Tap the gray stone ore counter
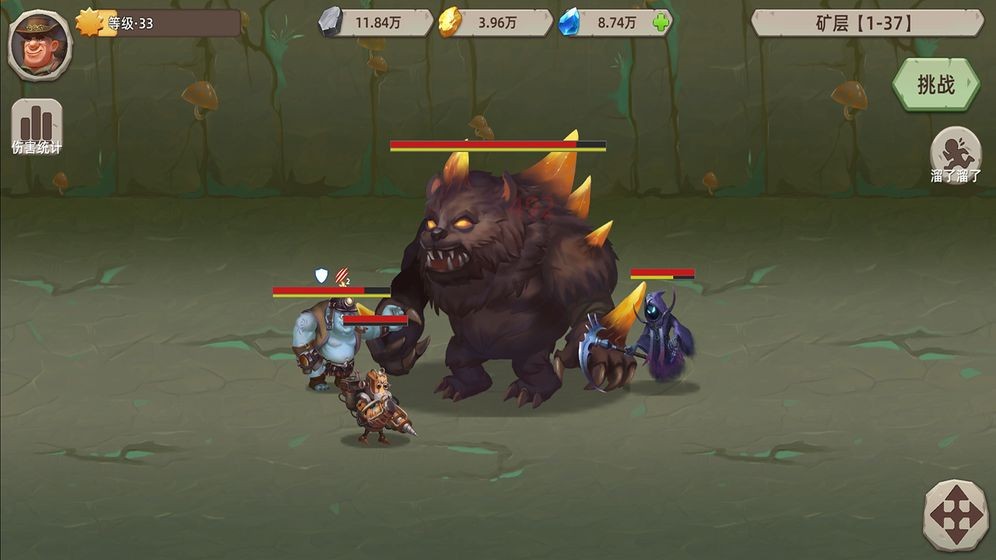The width and height of the screenshot is (996, 560). (375, 22)
